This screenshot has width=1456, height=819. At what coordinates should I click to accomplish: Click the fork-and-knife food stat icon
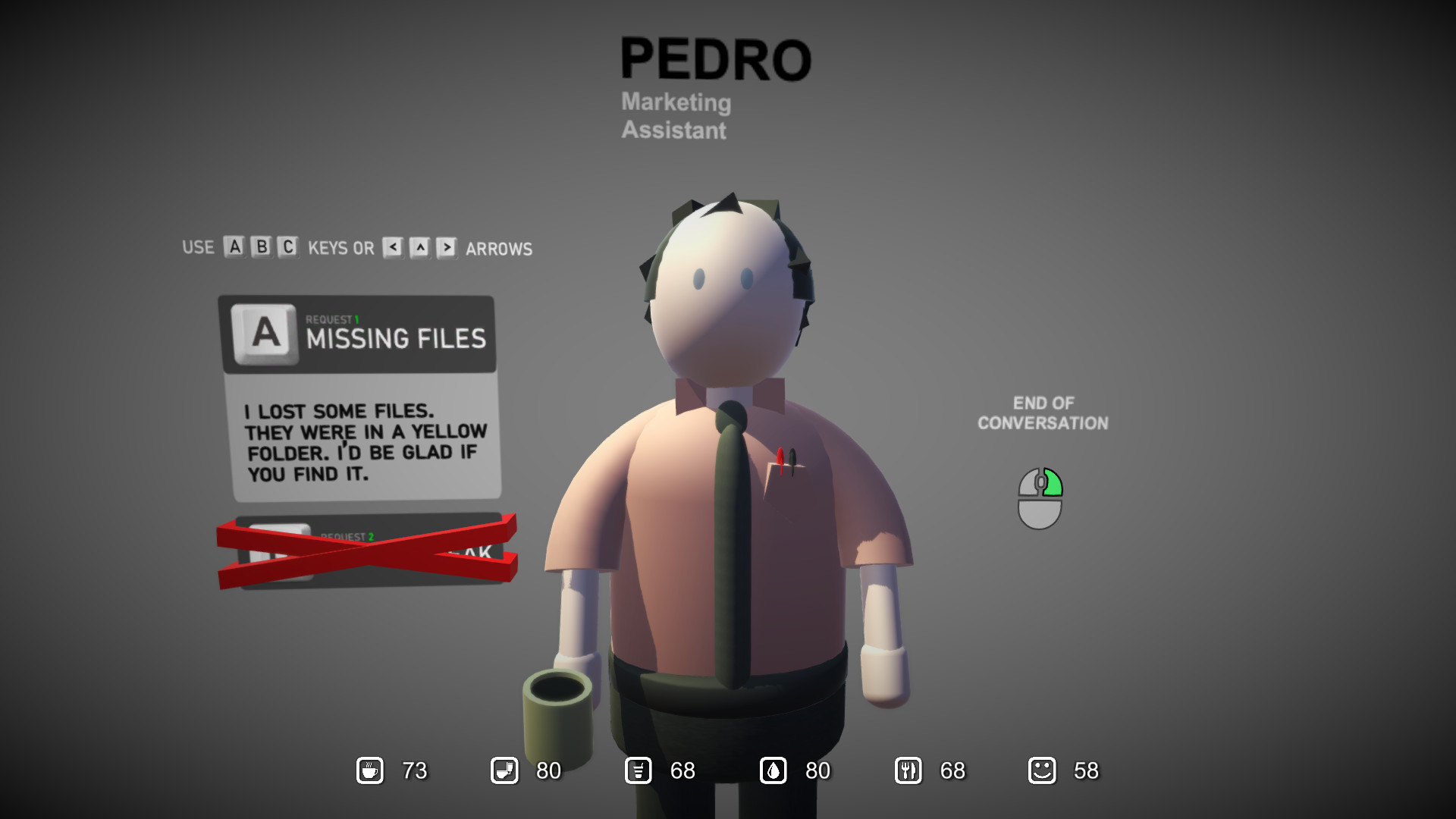coord(907,771)
